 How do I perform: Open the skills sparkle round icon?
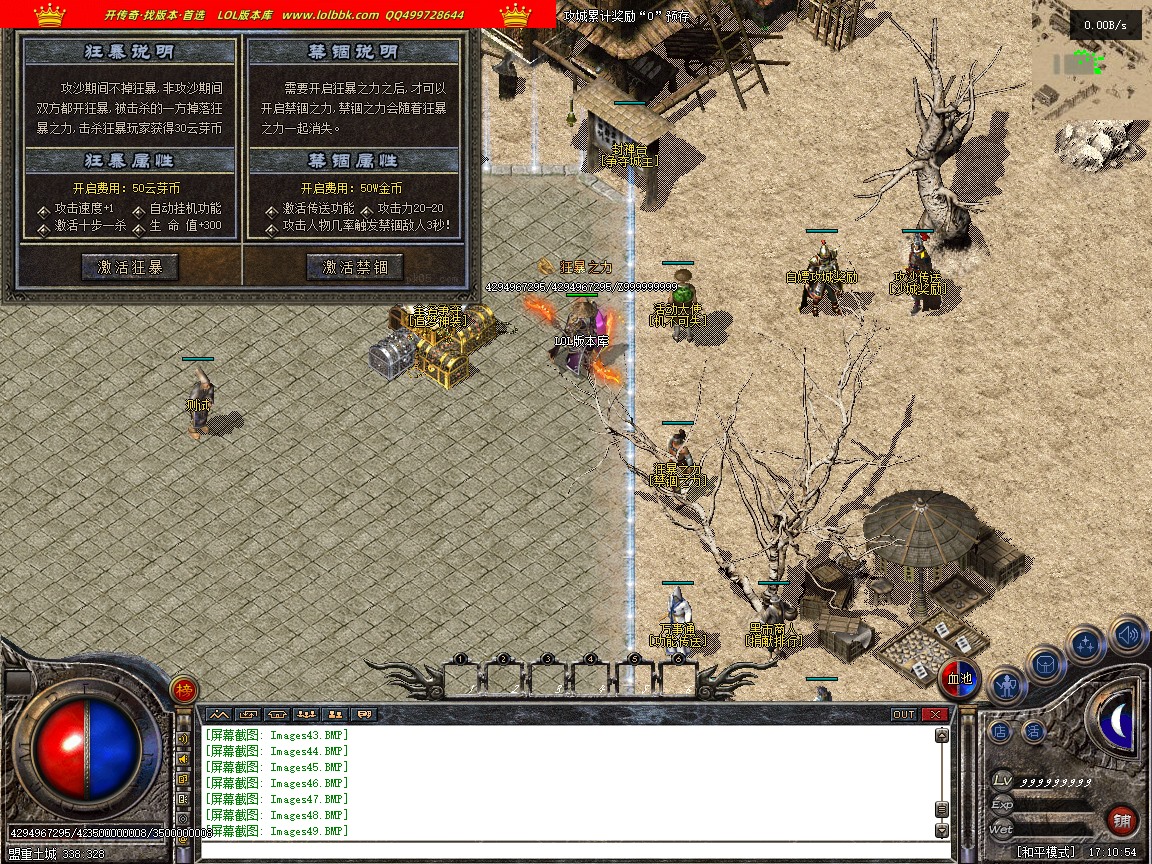[1086, 645]
